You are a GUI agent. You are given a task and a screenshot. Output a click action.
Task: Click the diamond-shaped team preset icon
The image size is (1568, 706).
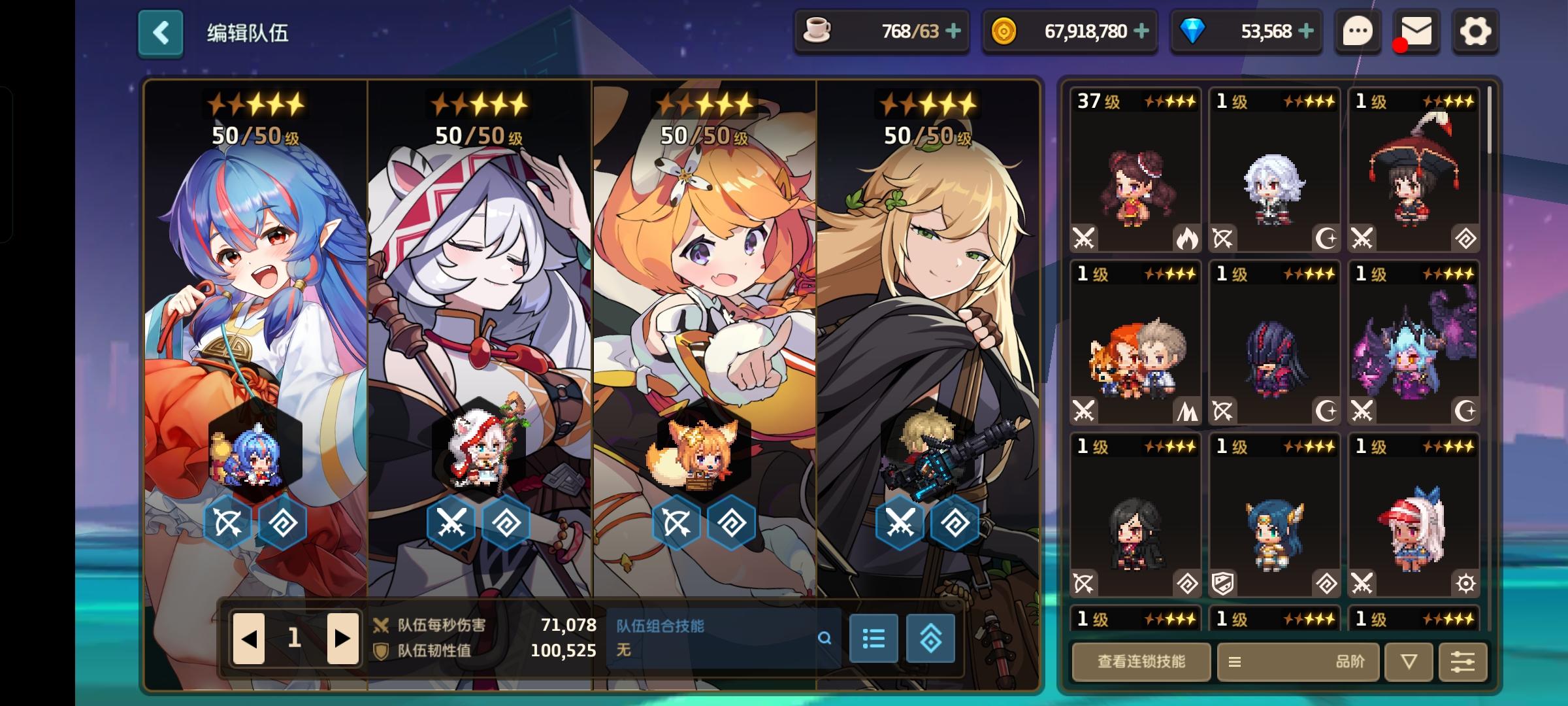point(932,639)
